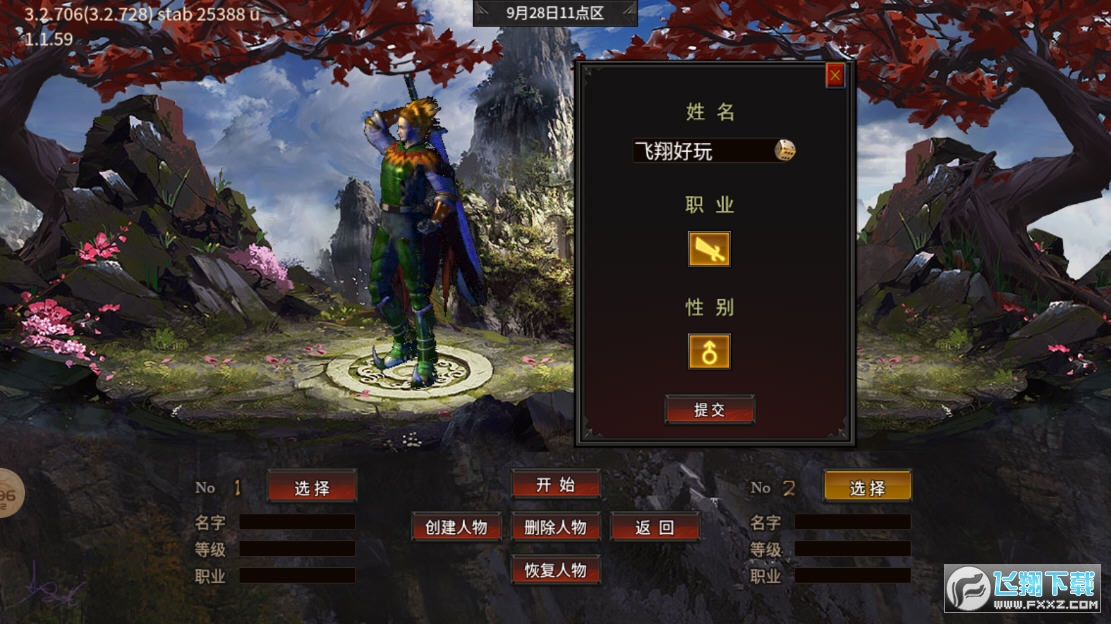Select character slot No 2
The width and height of the screenshot is (1111, 624).
tap(867, 487)
